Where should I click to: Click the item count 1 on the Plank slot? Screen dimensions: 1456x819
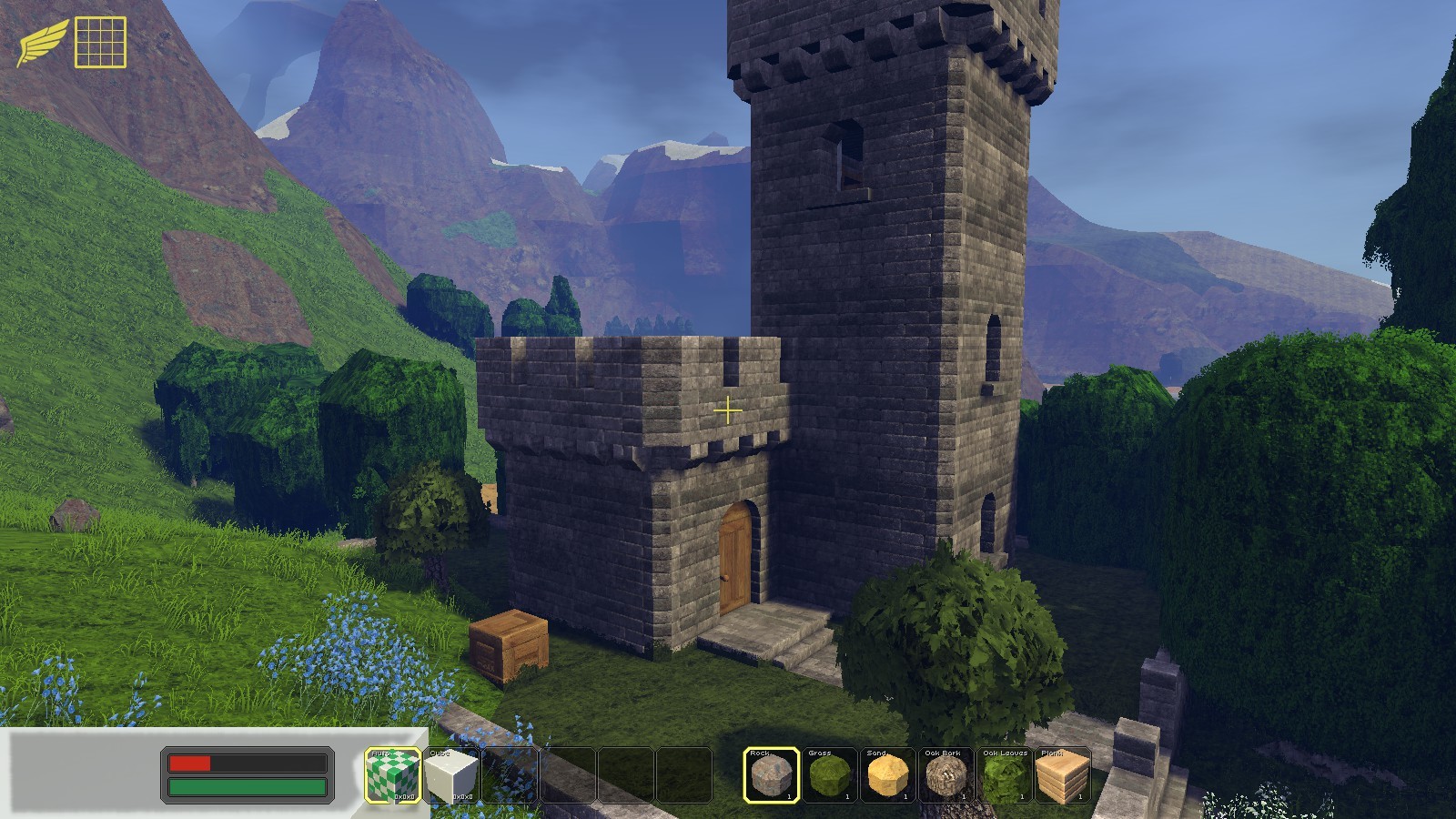[x=1082, y=794]
